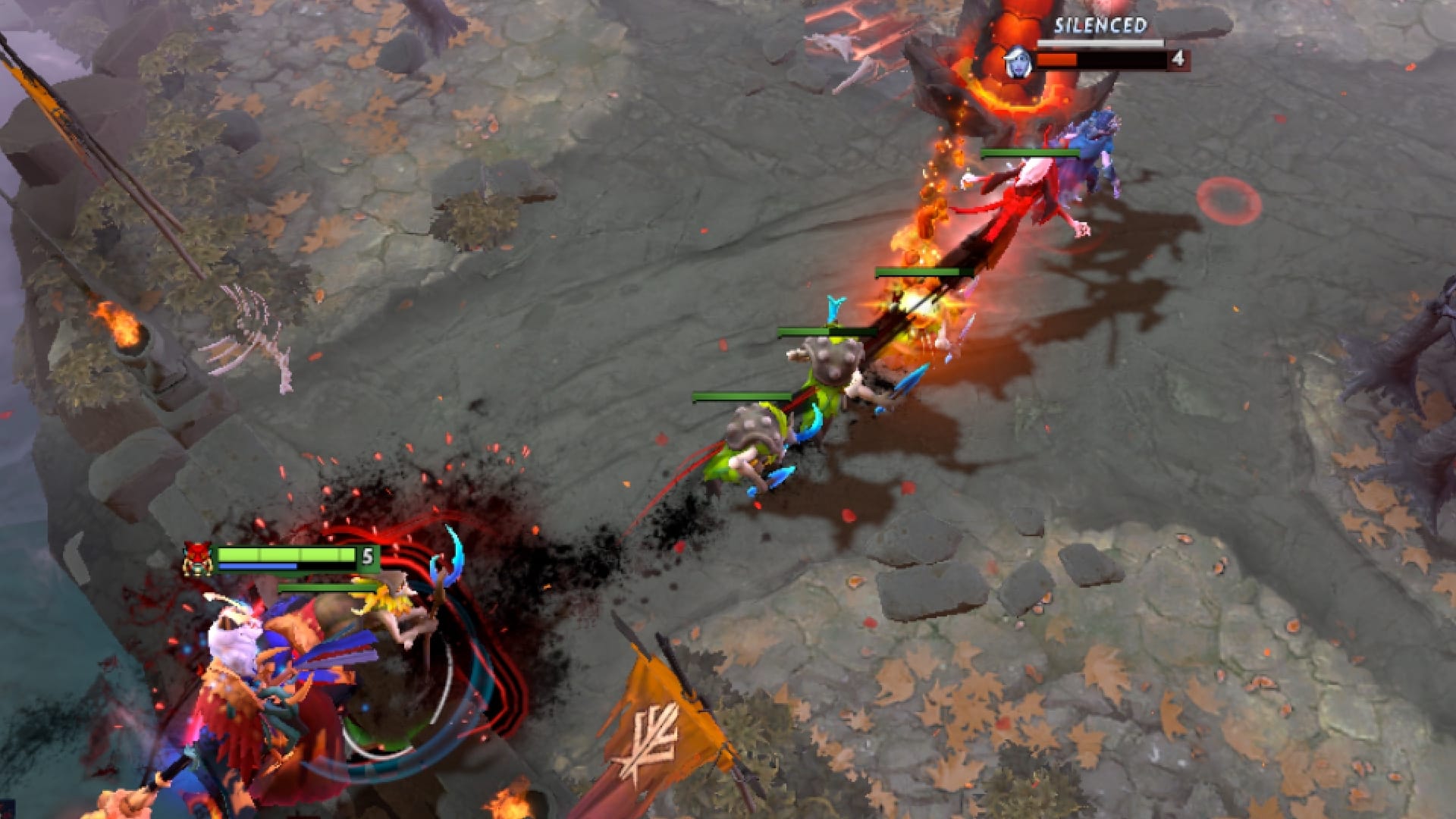
Task: Click the level "4" badge on the enemy bar
Action: [x=1178, y=57]
